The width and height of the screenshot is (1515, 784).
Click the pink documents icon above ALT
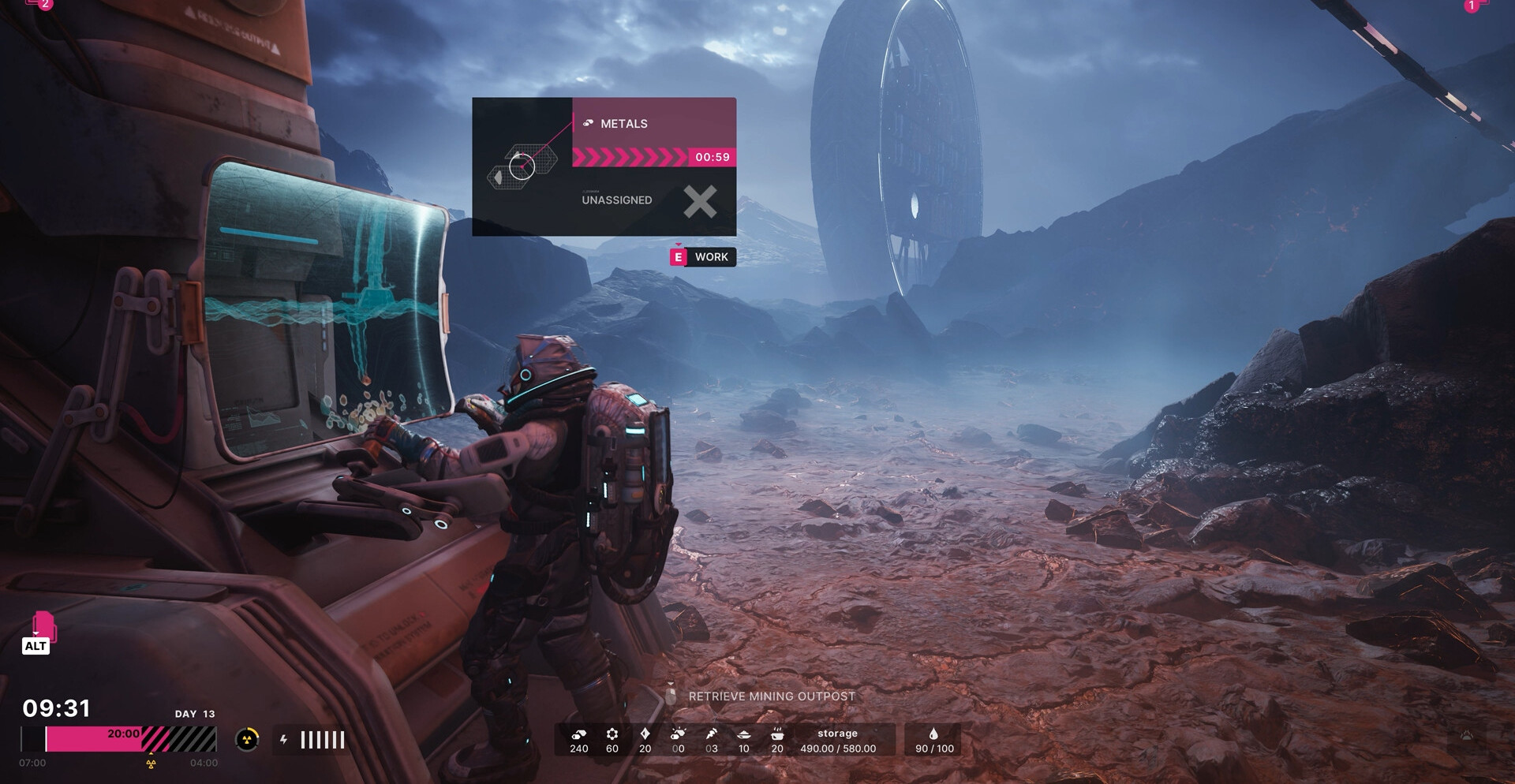(x=44, y=625)
